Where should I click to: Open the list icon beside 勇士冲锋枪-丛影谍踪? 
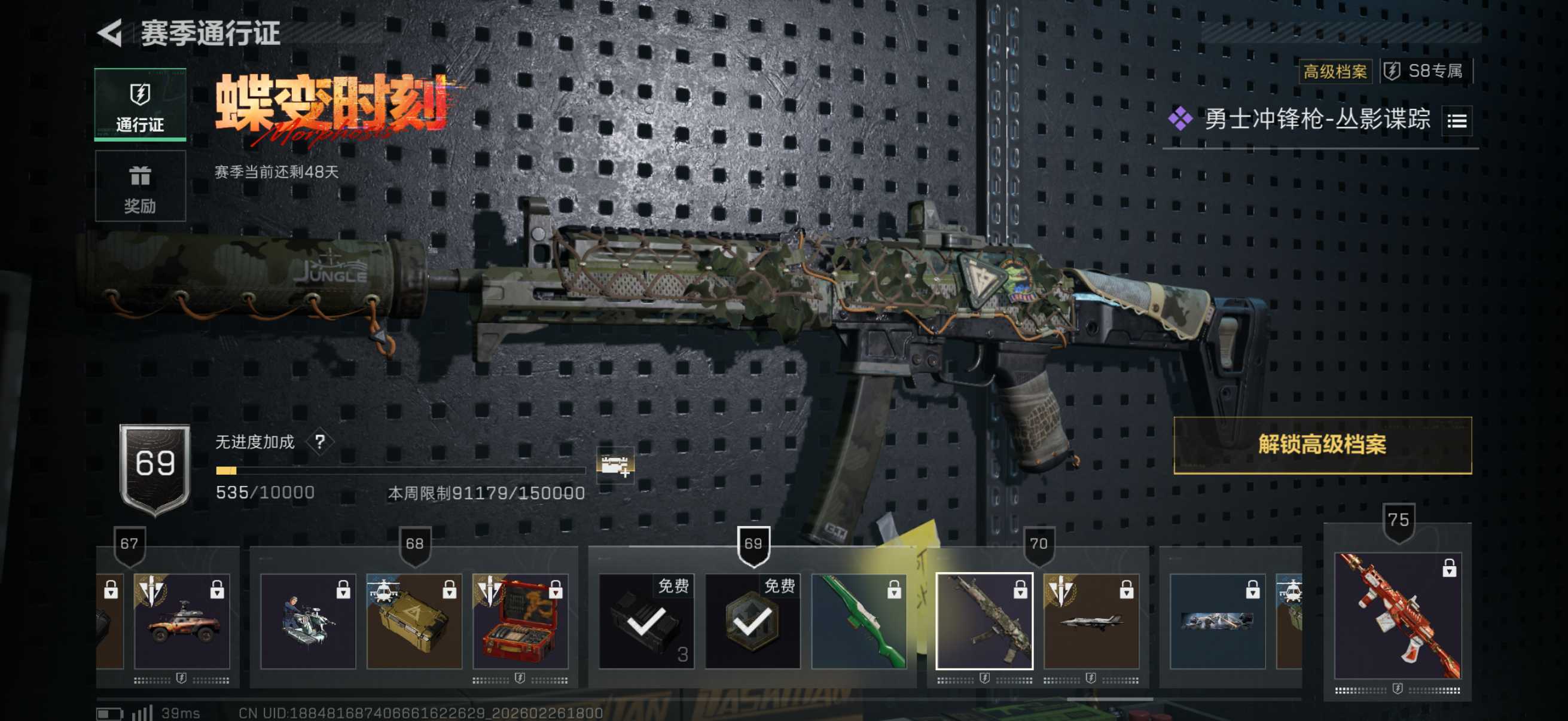point(1457,121)
